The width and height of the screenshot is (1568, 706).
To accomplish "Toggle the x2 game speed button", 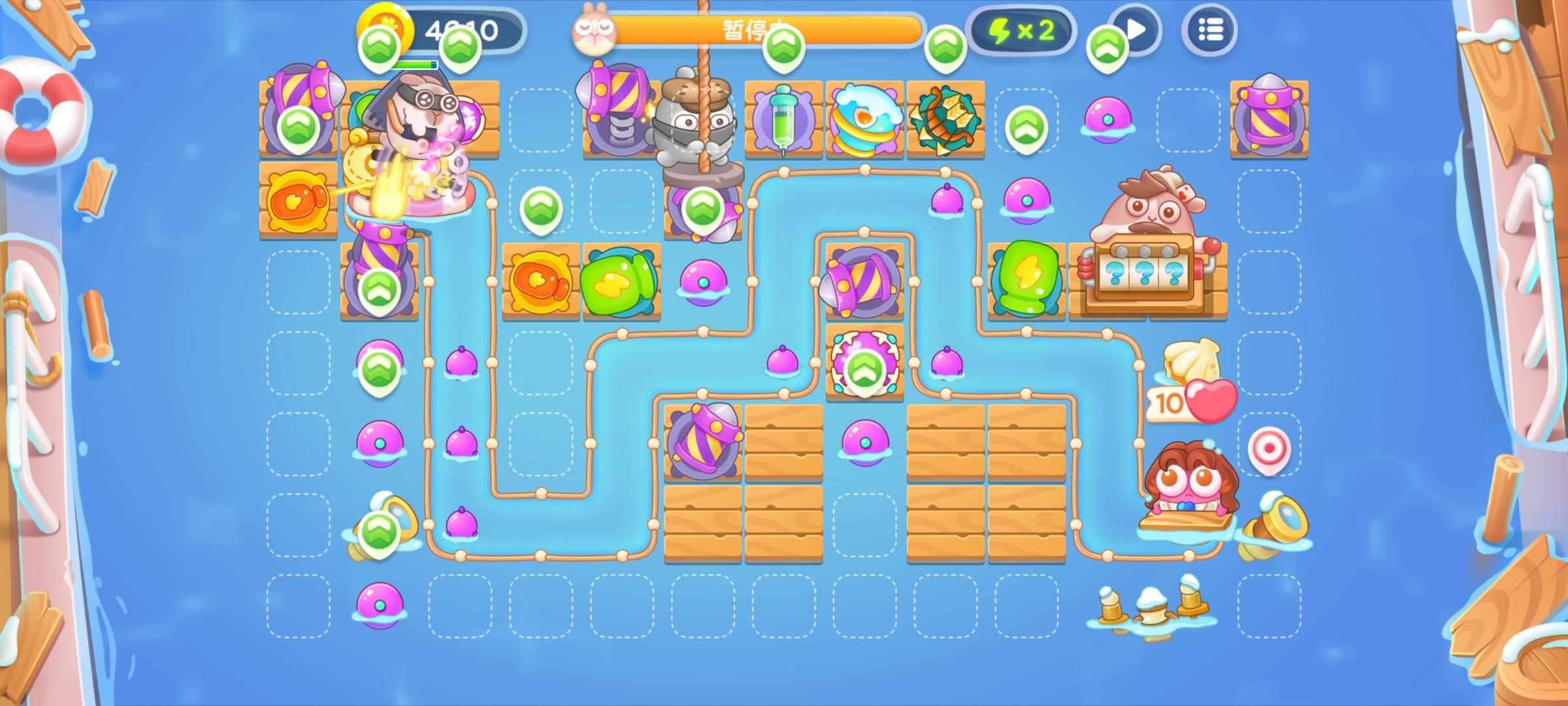I will [1022, 31].
